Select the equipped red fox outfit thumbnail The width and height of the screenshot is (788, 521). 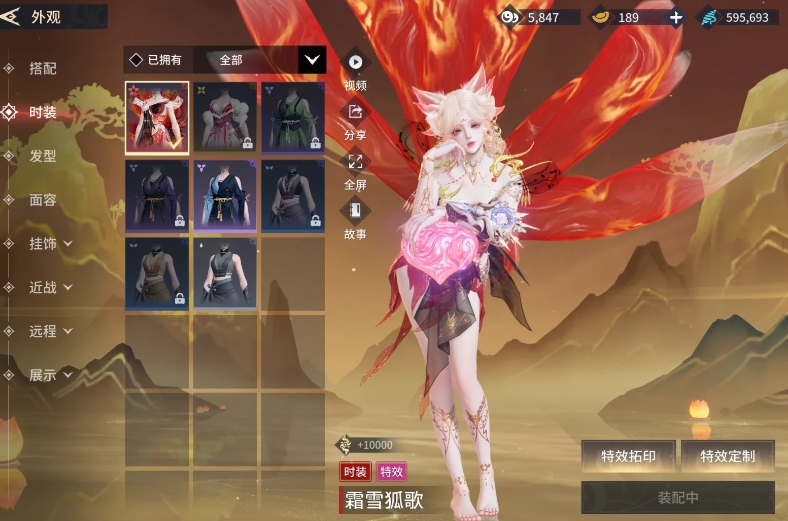click(157, 117)
